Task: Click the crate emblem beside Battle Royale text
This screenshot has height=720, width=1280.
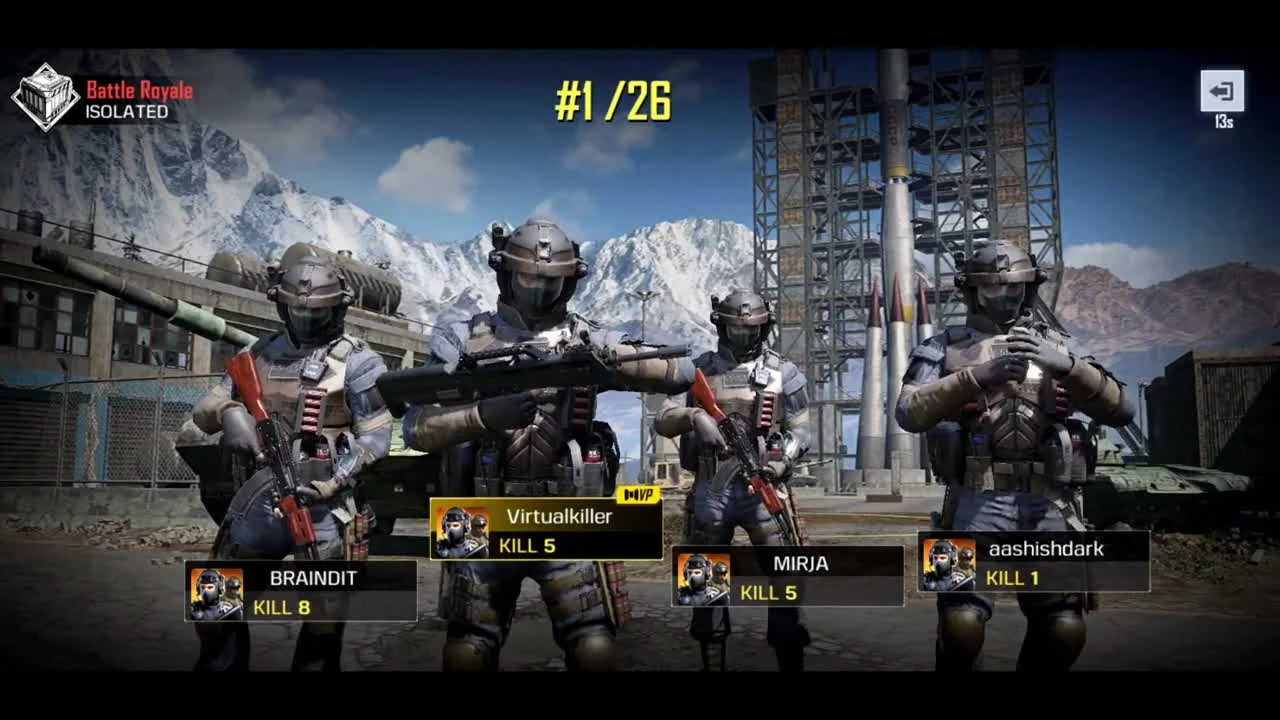Action: pos(45,97)
